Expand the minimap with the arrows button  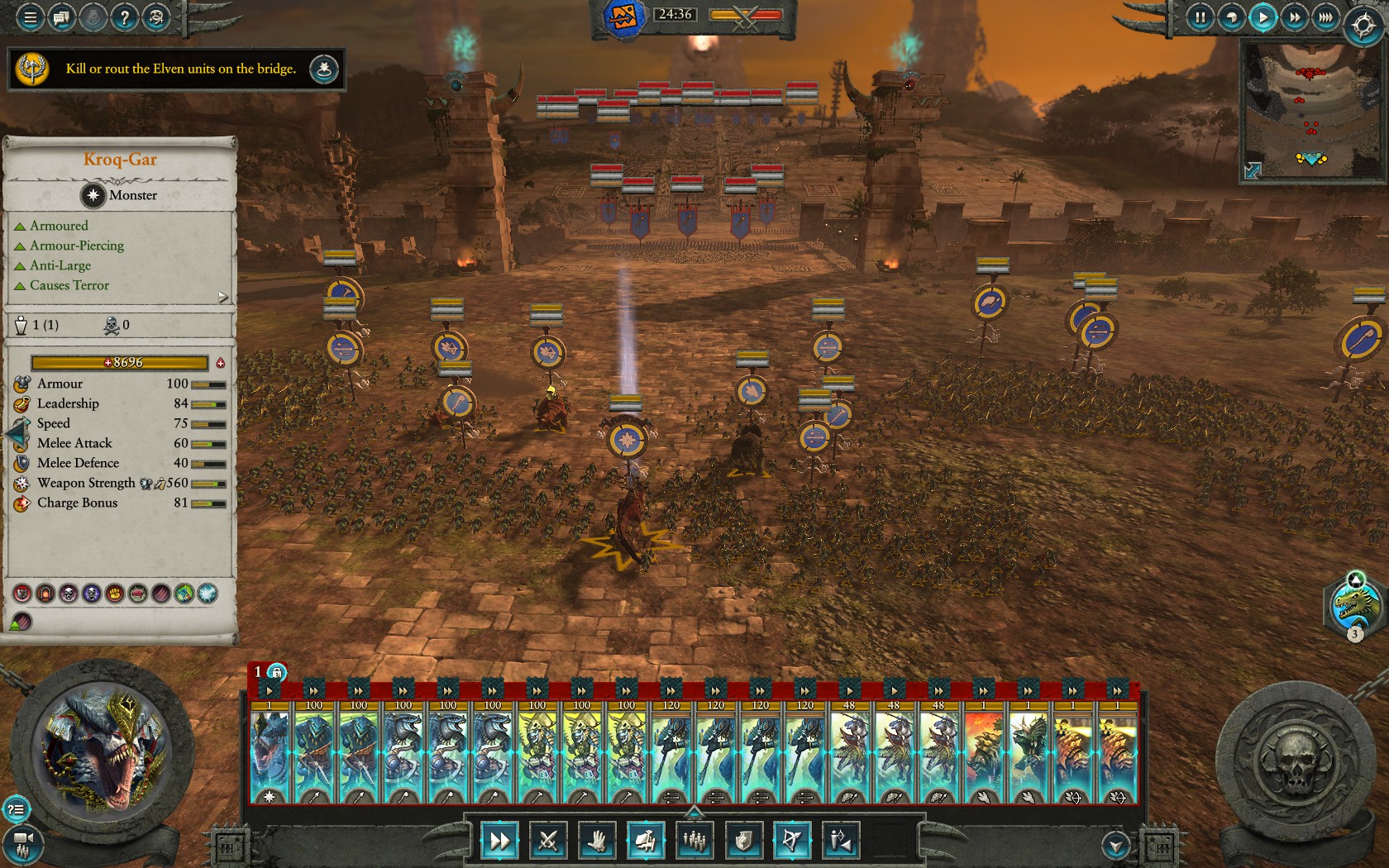[1253, 170]
